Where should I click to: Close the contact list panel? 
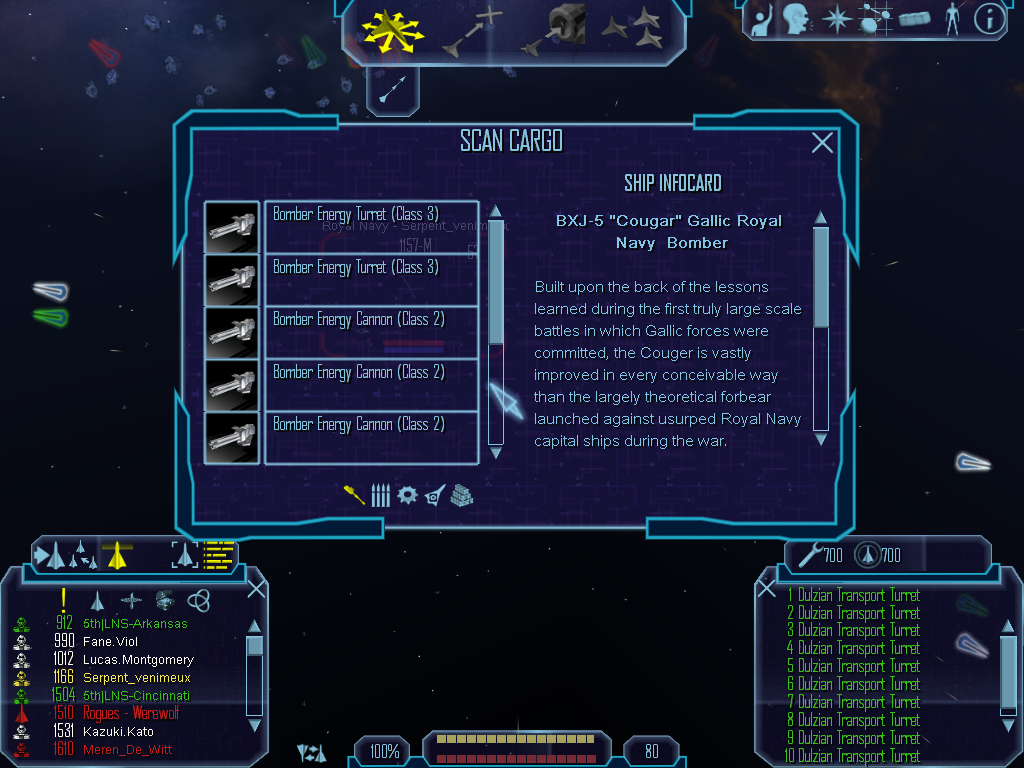pyautogui.click(x=256, y=589)
